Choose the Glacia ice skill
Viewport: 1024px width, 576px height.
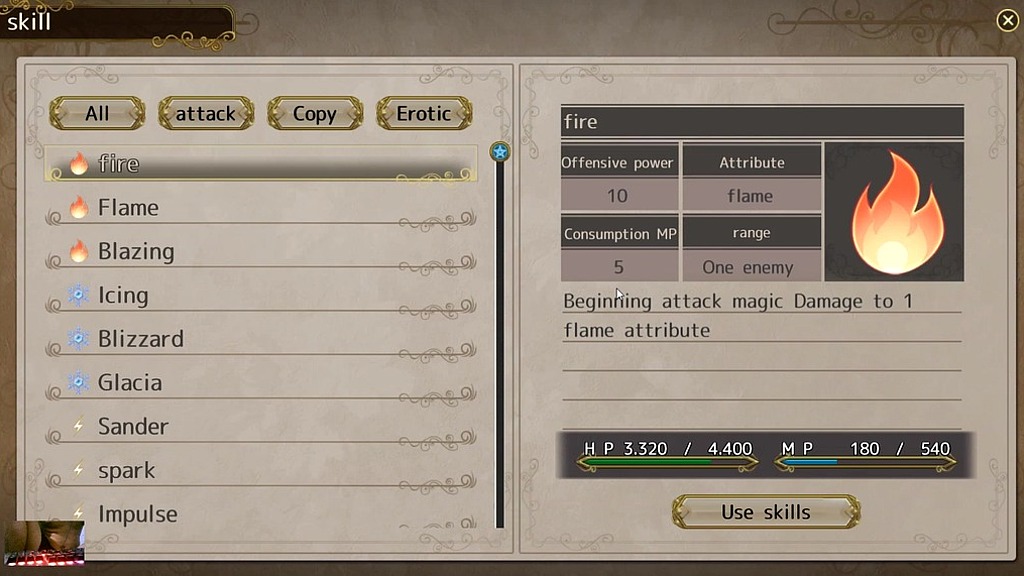tap(260, 383)
